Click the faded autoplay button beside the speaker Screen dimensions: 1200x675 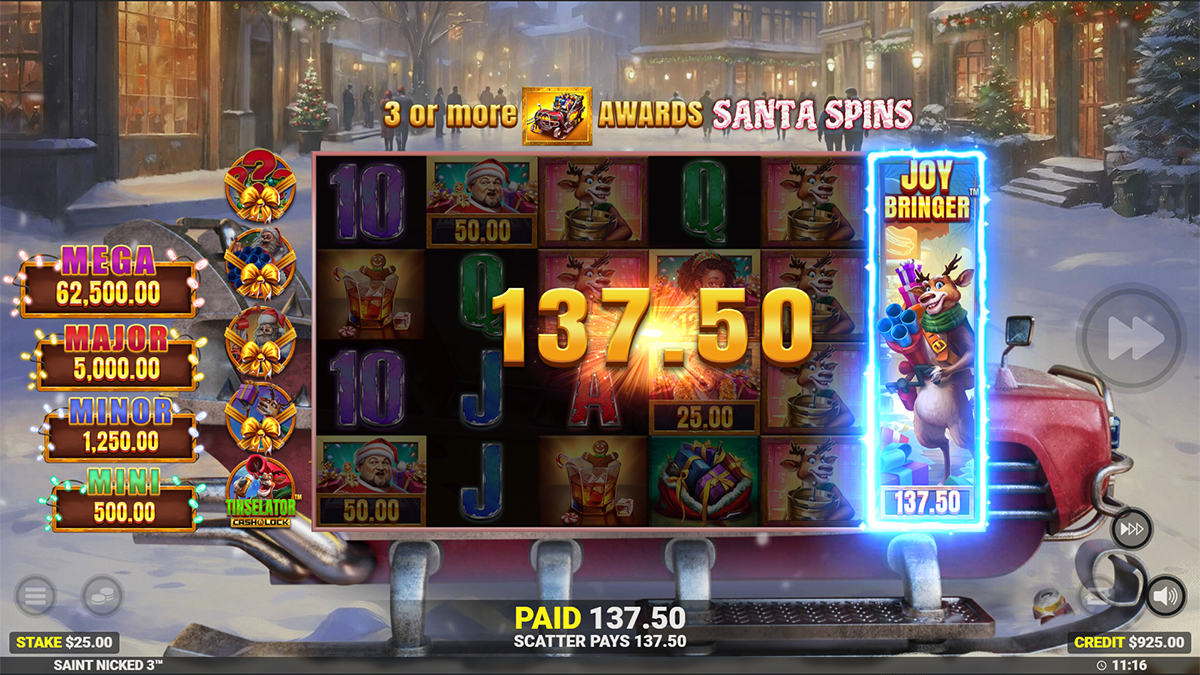point(1099,597)
